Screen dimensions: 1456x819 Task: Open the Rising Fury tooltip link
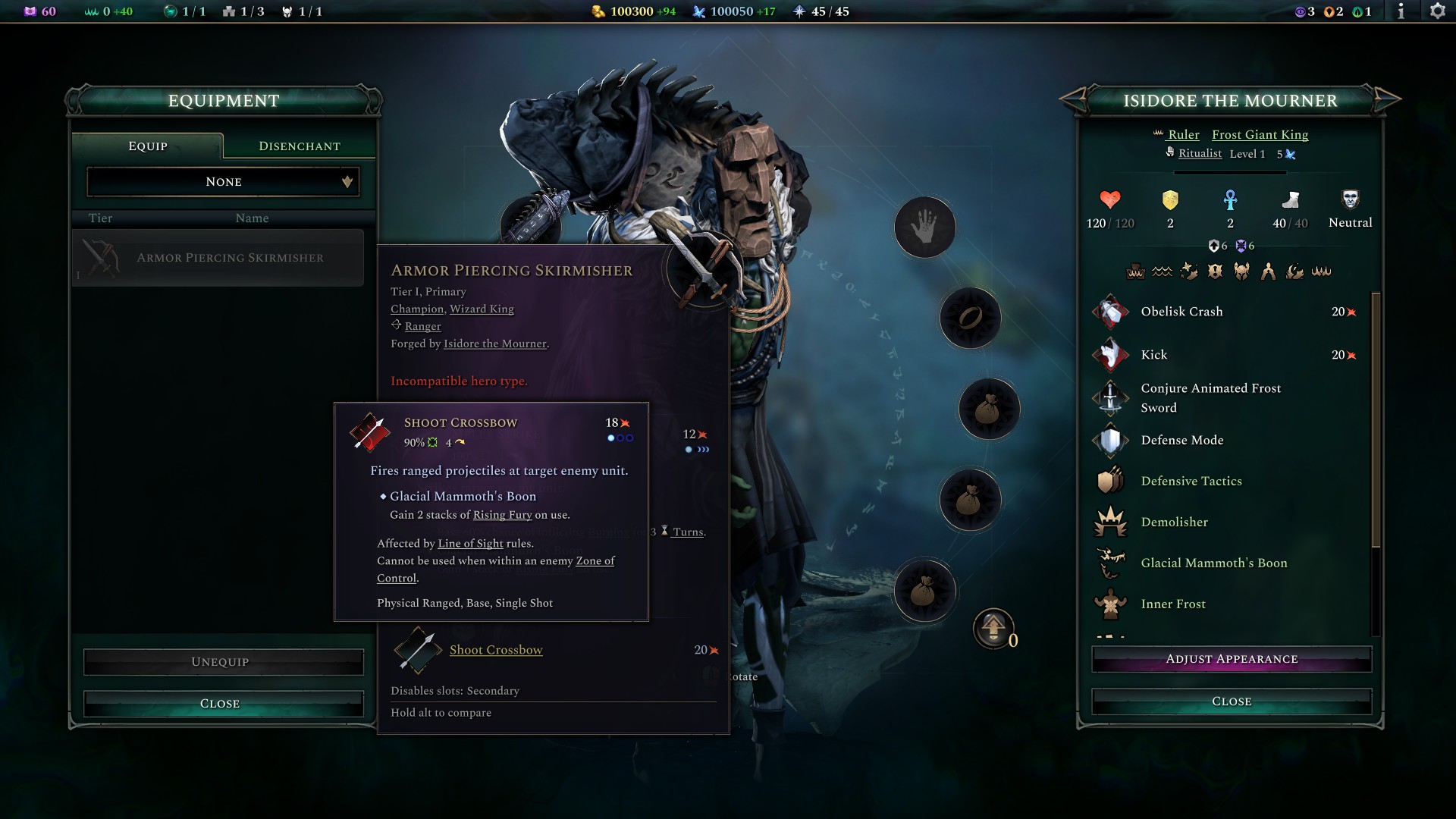[x=503, y=514]
